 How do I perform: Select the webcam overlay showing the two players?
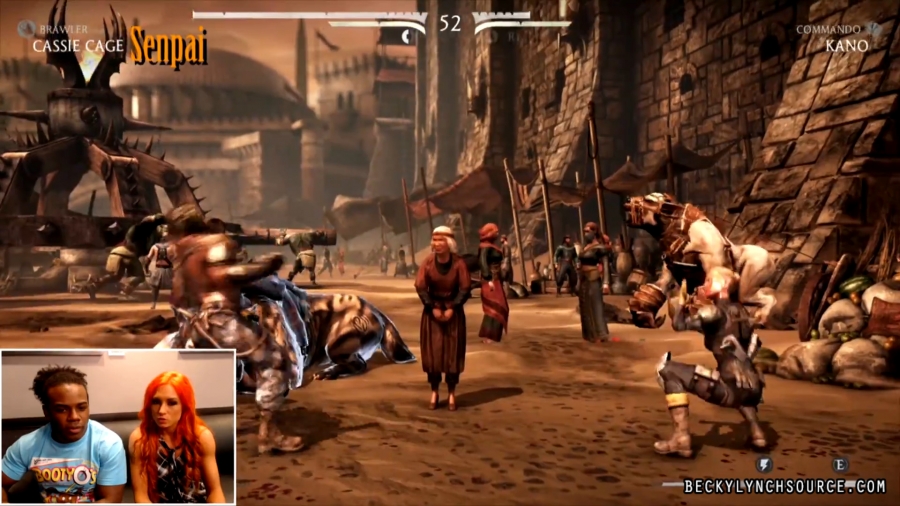[118, 426]
